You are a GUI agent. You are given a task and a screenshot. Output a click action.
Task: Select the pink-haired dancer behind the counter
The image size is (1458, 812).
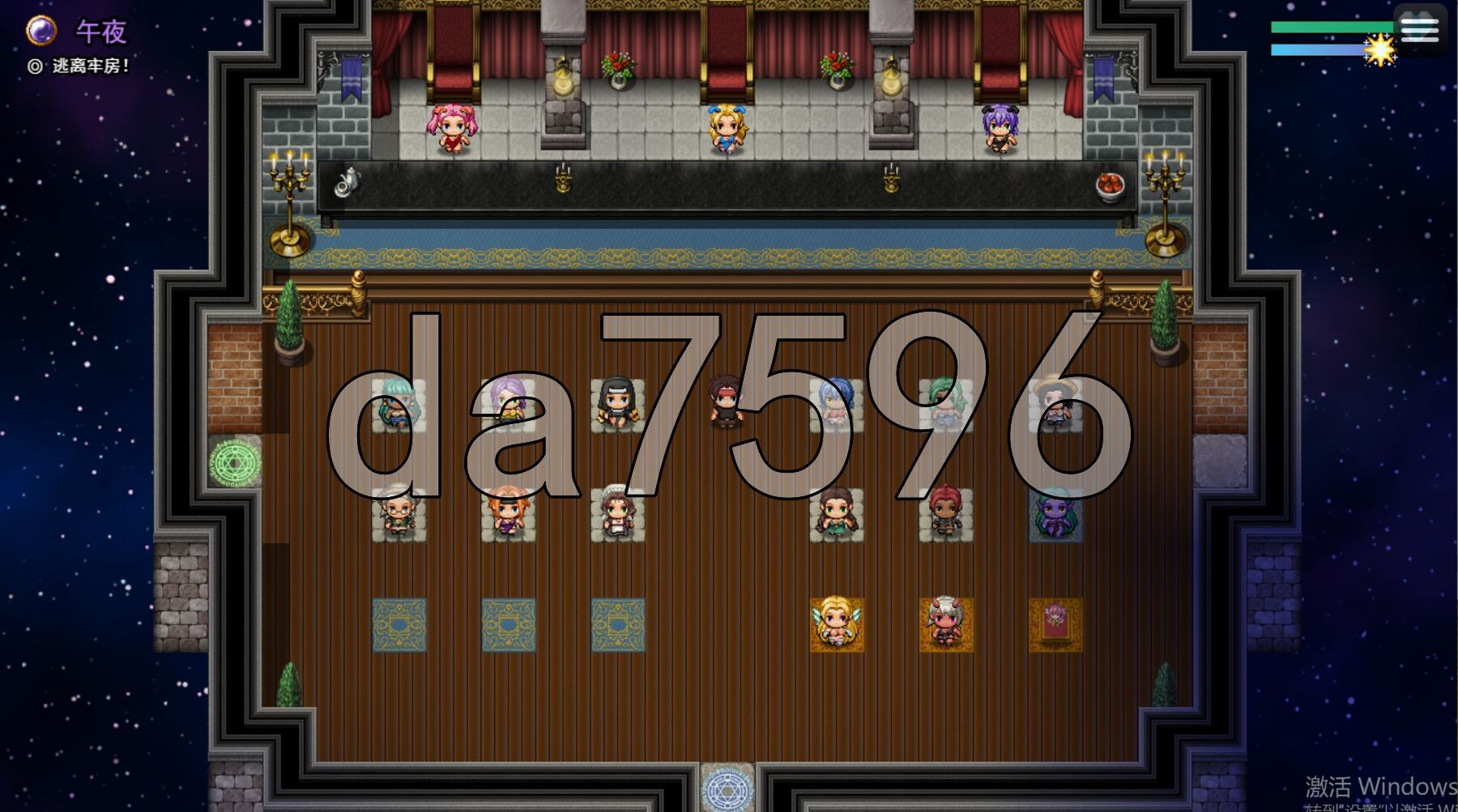coord(454,130)
